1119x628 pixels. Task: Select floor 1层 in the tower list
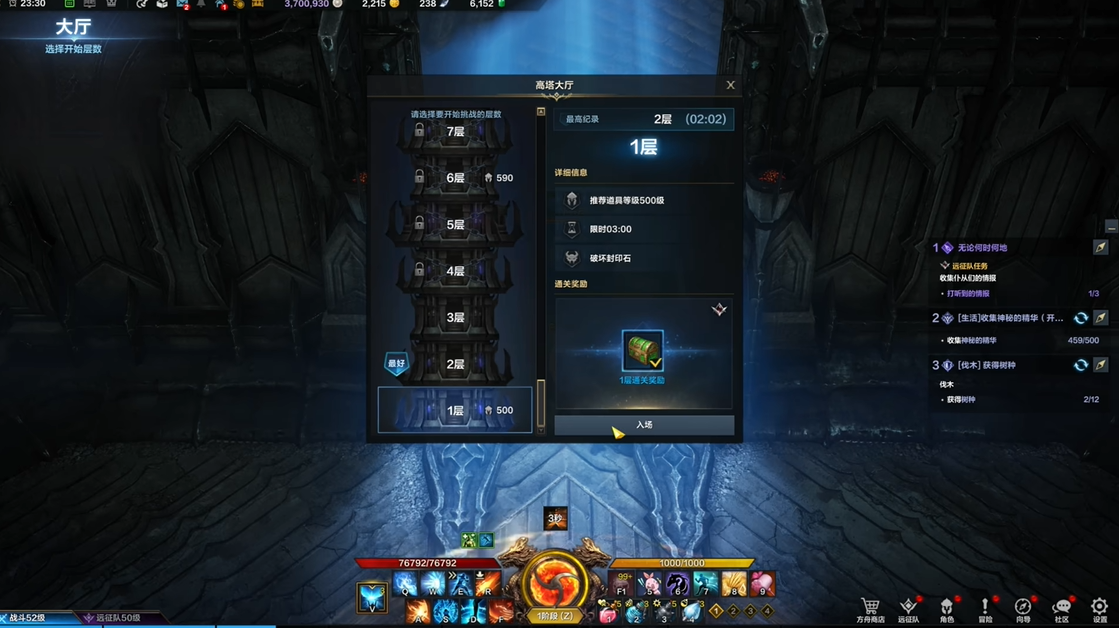[455, 410]
